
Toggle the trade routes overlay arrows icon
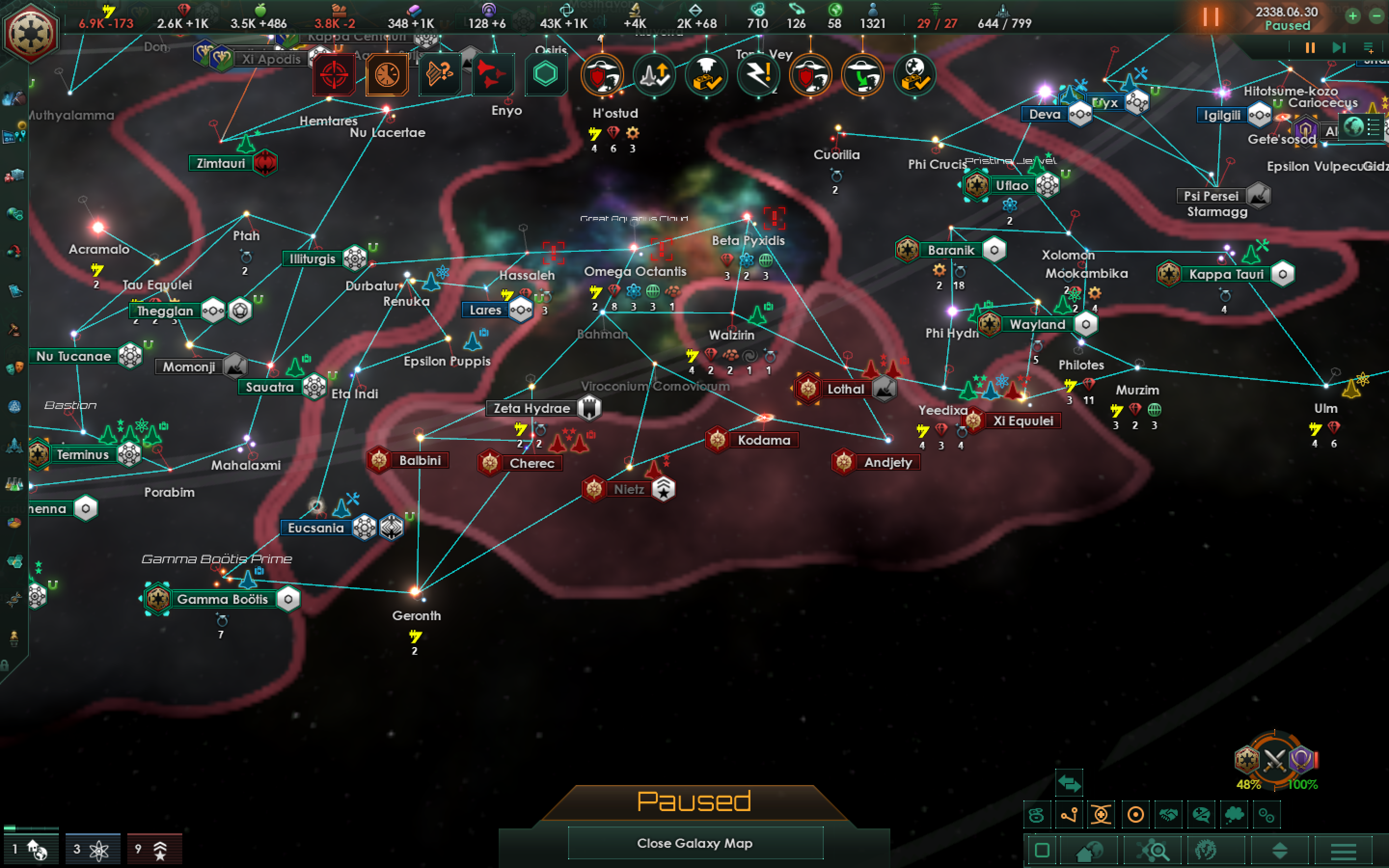[1070, 783]
